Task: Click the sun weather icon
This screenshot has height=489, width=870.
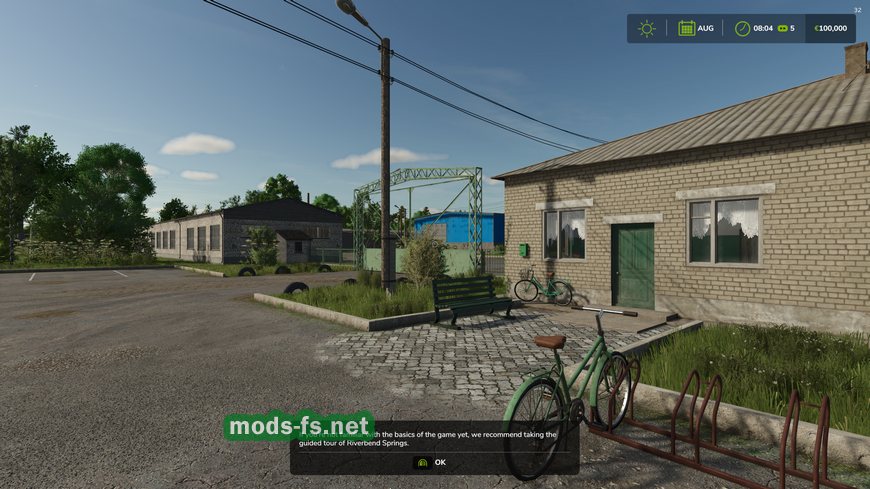Action: (647, 28)
